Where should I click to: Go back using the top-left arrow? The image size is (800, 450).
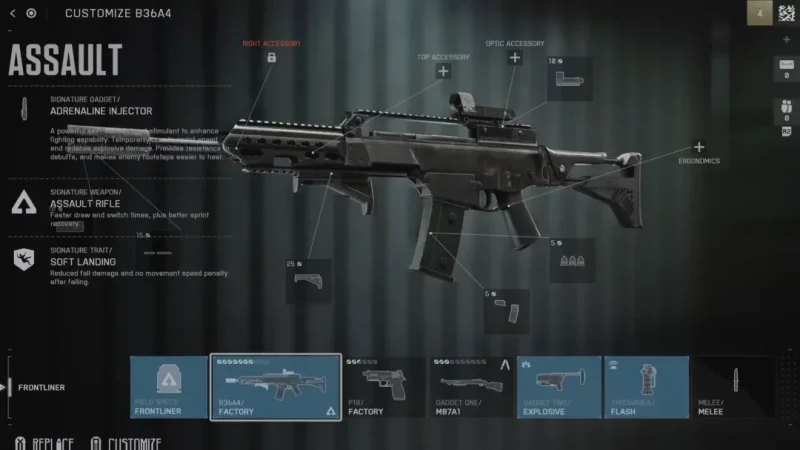pyautogui.click(x=13, y=13)
